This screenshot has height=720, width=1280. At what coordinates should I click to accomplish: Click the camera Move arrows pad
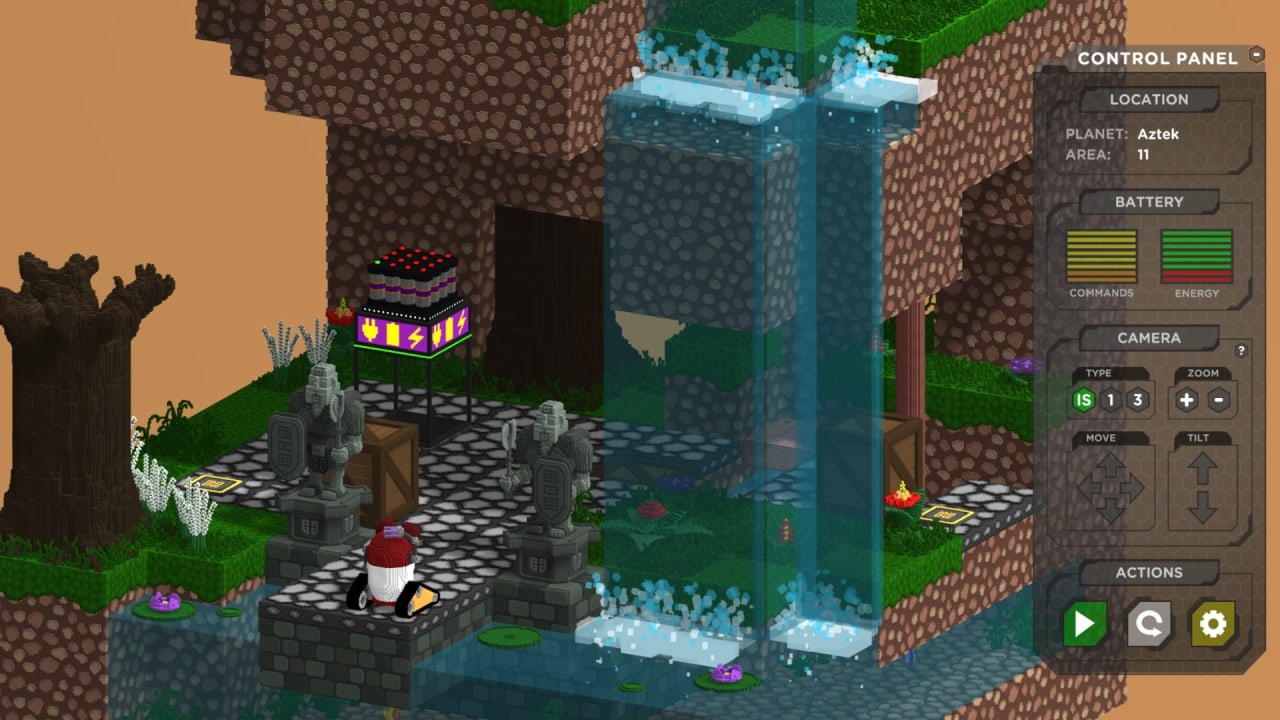click(x=1110, y=489)
